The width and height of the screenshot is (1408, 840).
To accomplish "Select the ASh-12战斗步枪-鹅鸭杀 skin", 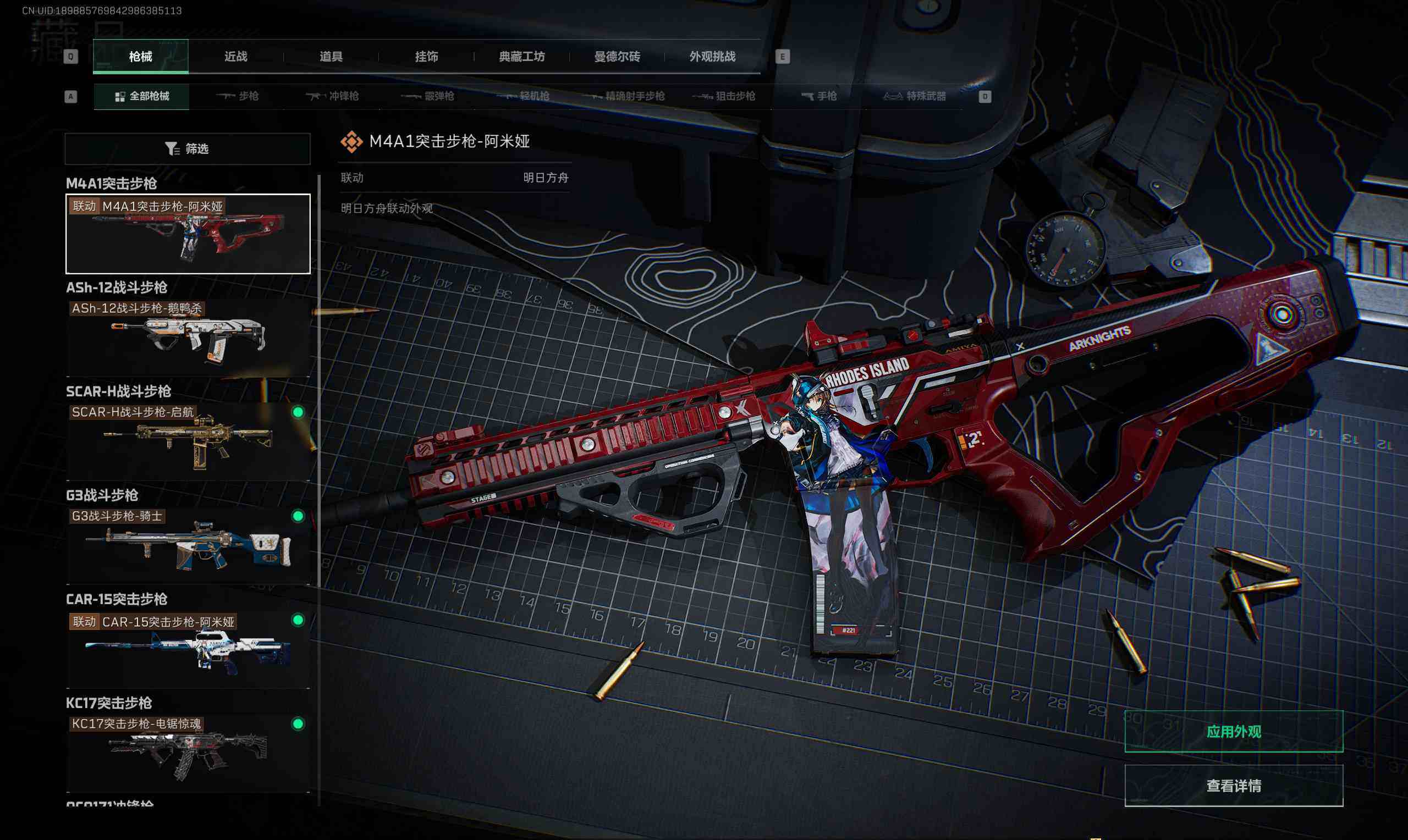I will point(188,338).
